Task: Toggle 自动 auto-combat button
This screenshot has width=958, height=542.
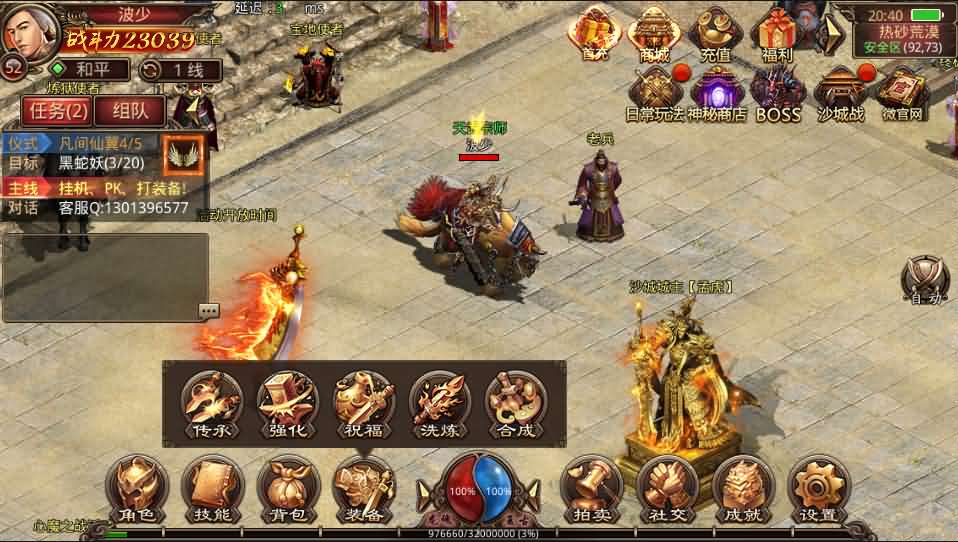Action: (x=923, y=279)
